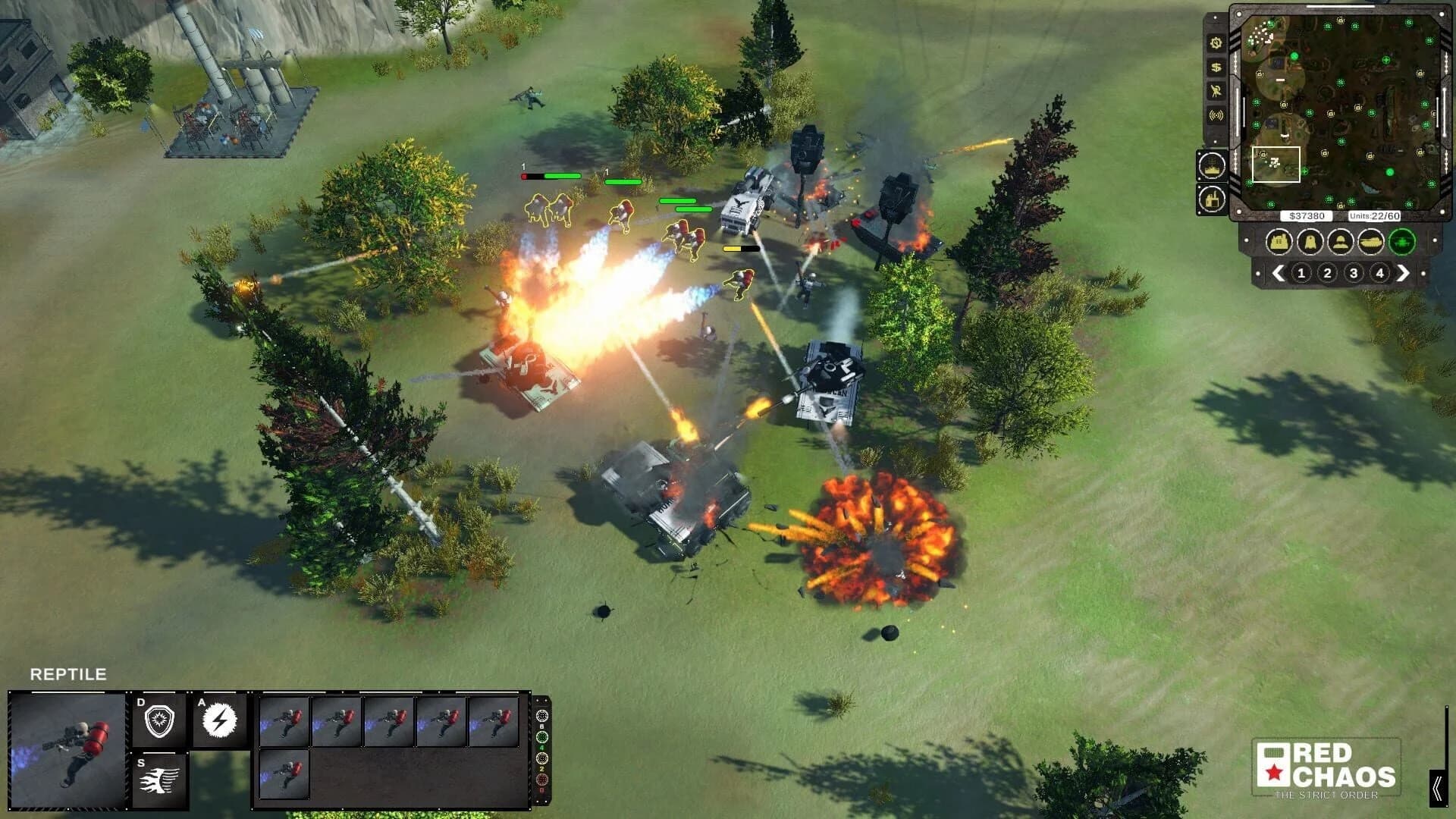Click the left arrow of the group selector
This screenshot has height=819, width=1456.
tap(1277, 271)
